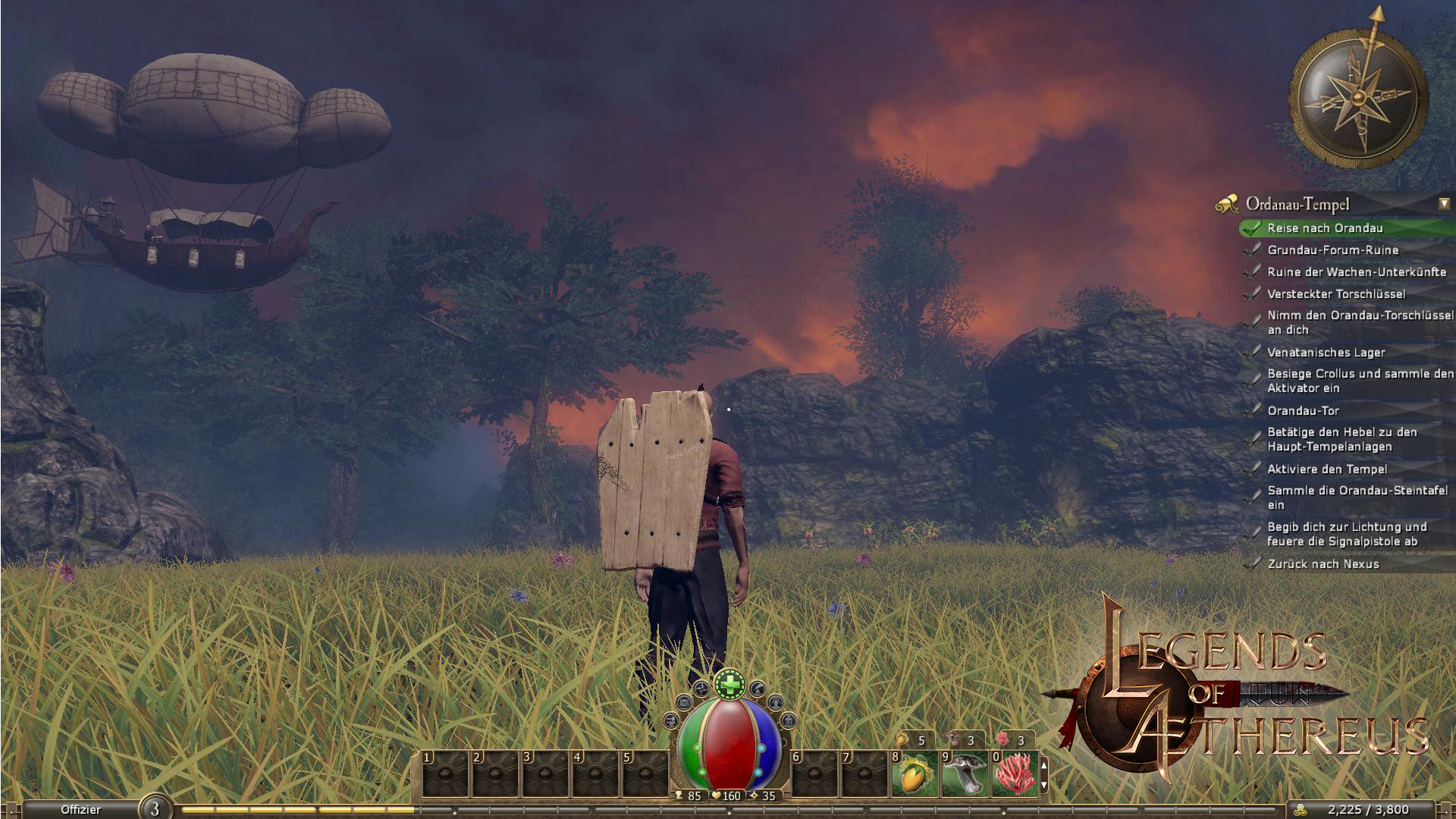The image size is (1456, 819).
Task: Click the hotbar page-down arrow
Action: click(1044, 786)
